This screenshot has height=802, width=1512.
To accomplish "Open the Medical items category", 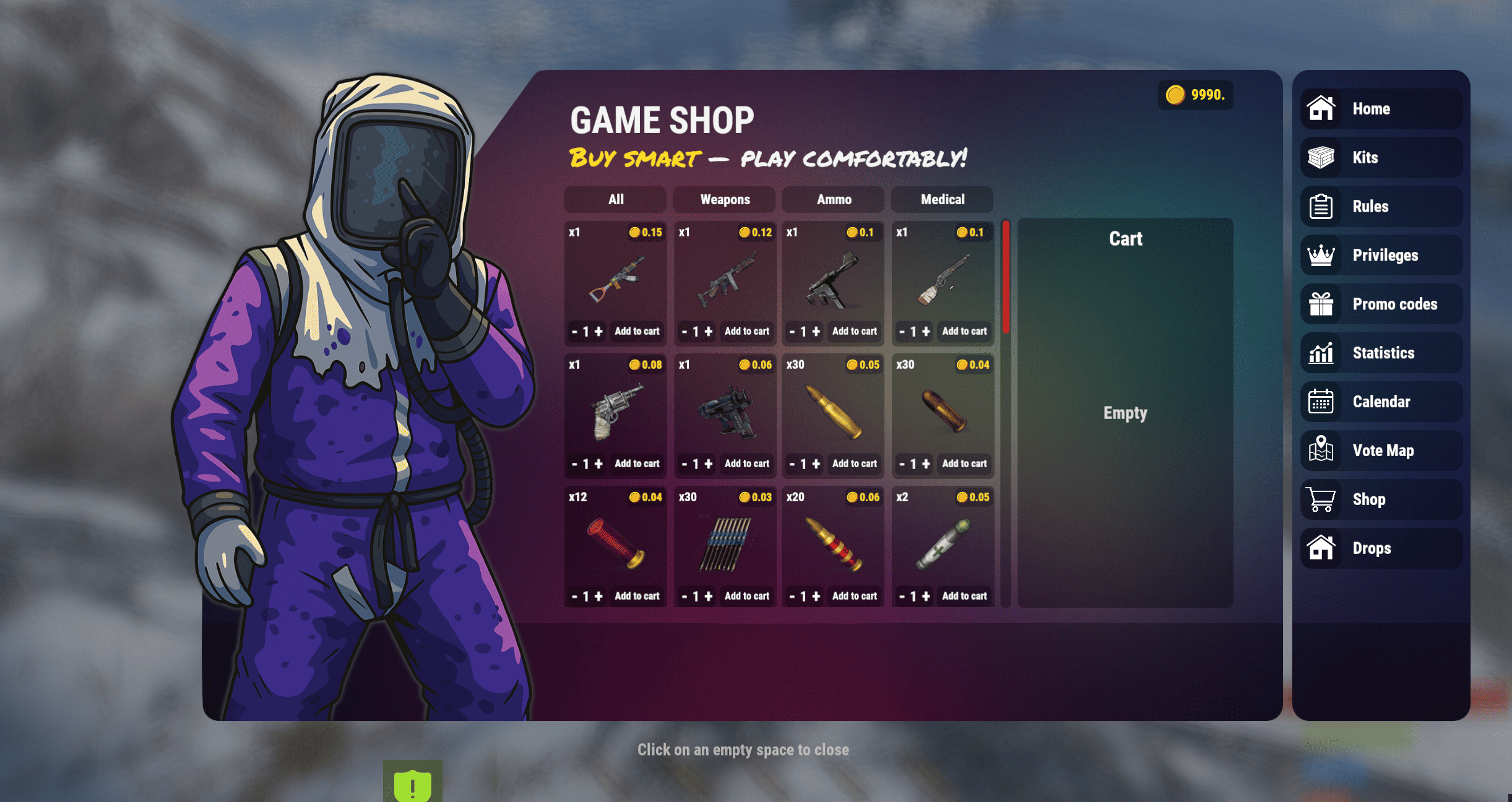I will click(x=941, y=199).
